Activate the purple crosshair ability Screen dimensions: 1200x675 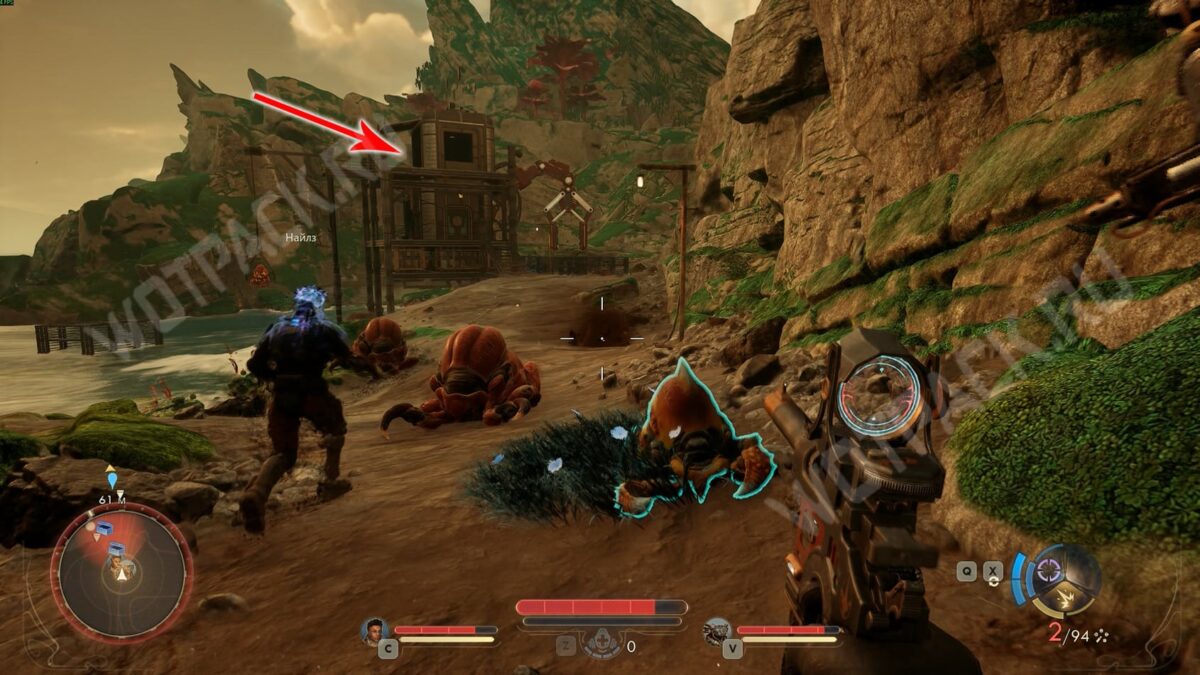[1049, 570]
